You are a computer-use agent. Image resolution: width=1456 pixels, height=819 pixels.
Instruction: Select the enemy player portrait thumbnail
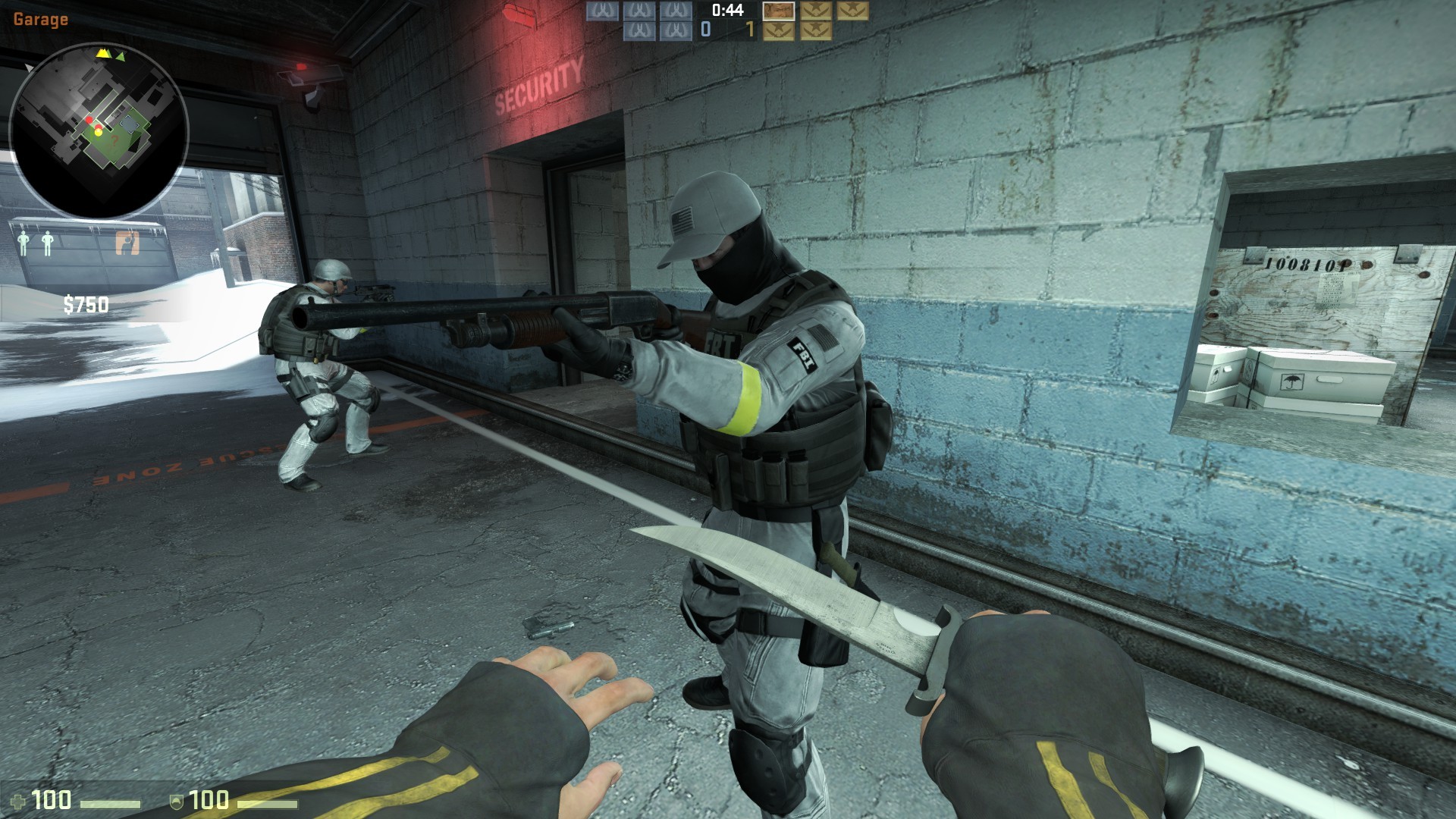click(x=780, y=11)
